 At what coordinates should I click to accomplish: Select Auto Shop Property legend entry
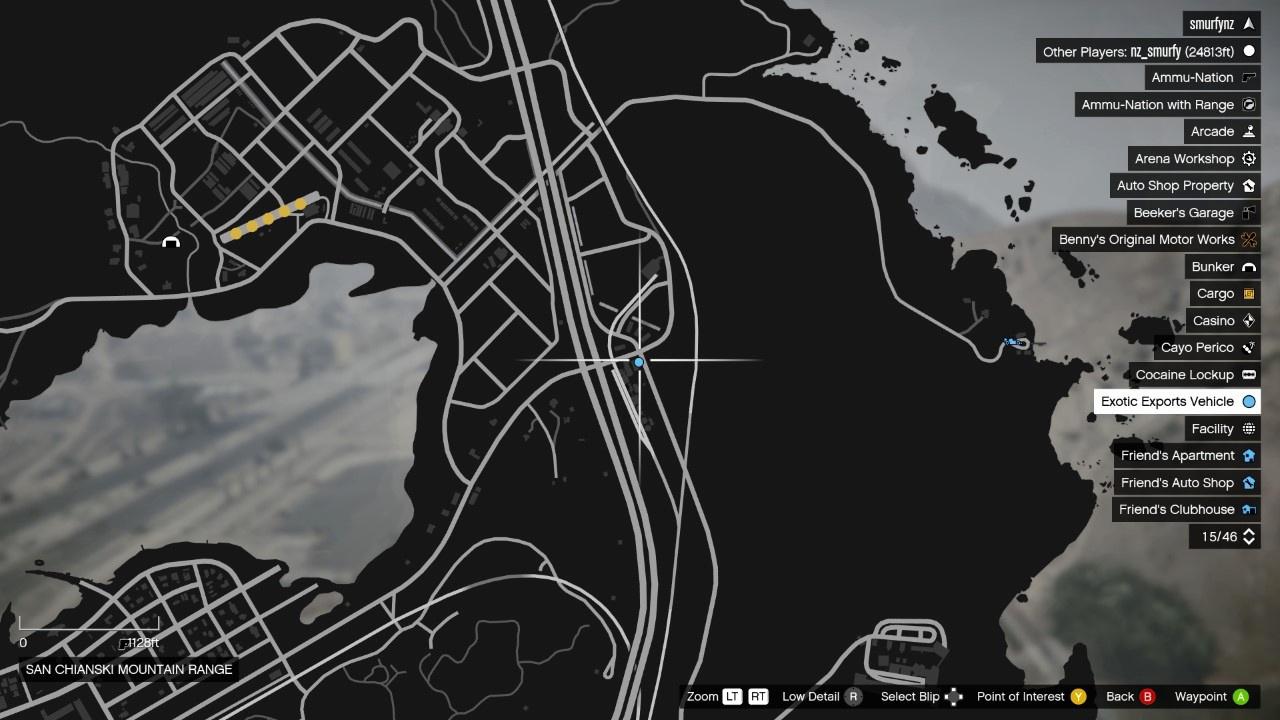point(1185,186)
